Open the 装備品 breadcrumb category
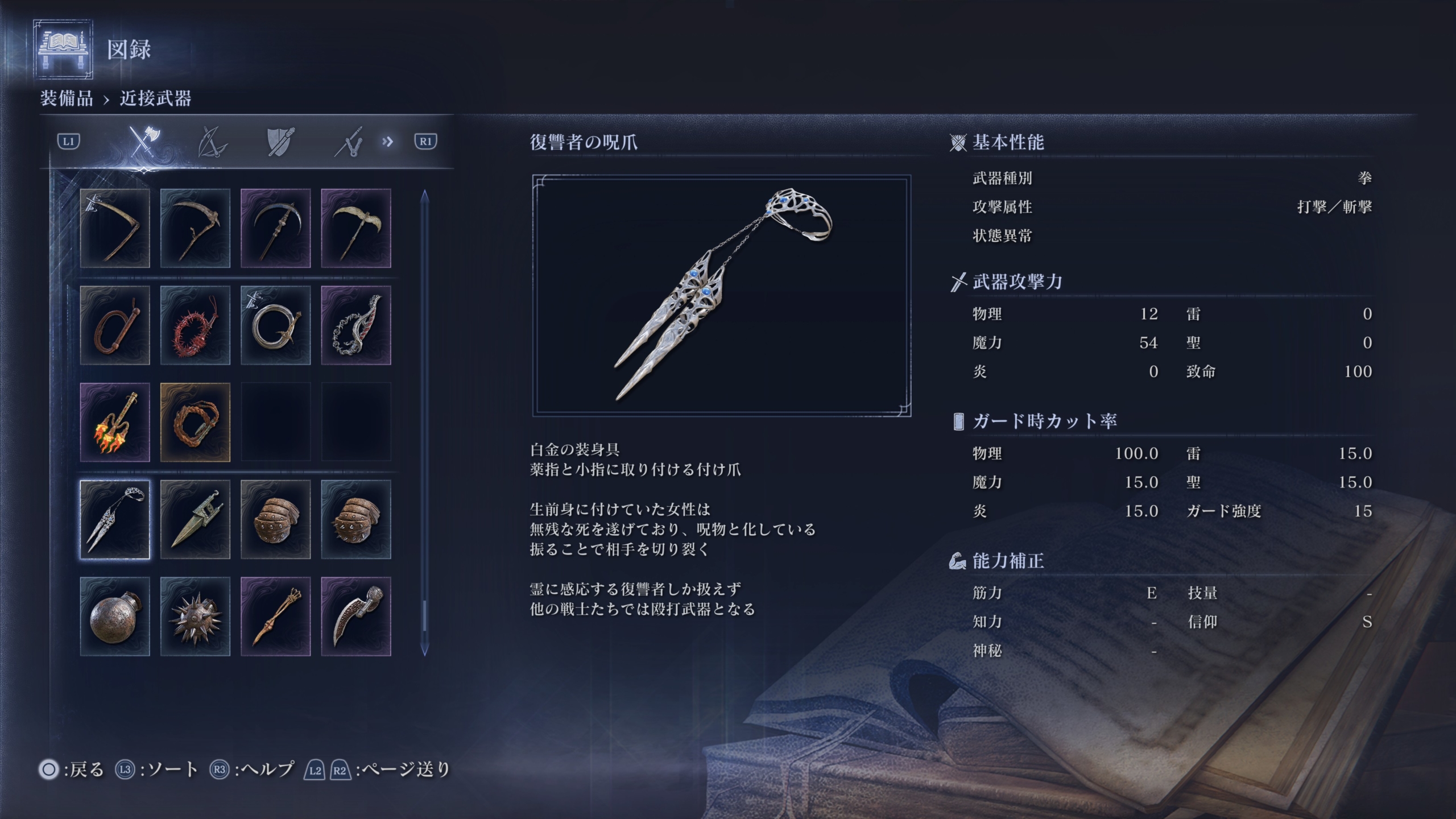Viewport: 1456px width, 819px height. (x=67, y=98)
